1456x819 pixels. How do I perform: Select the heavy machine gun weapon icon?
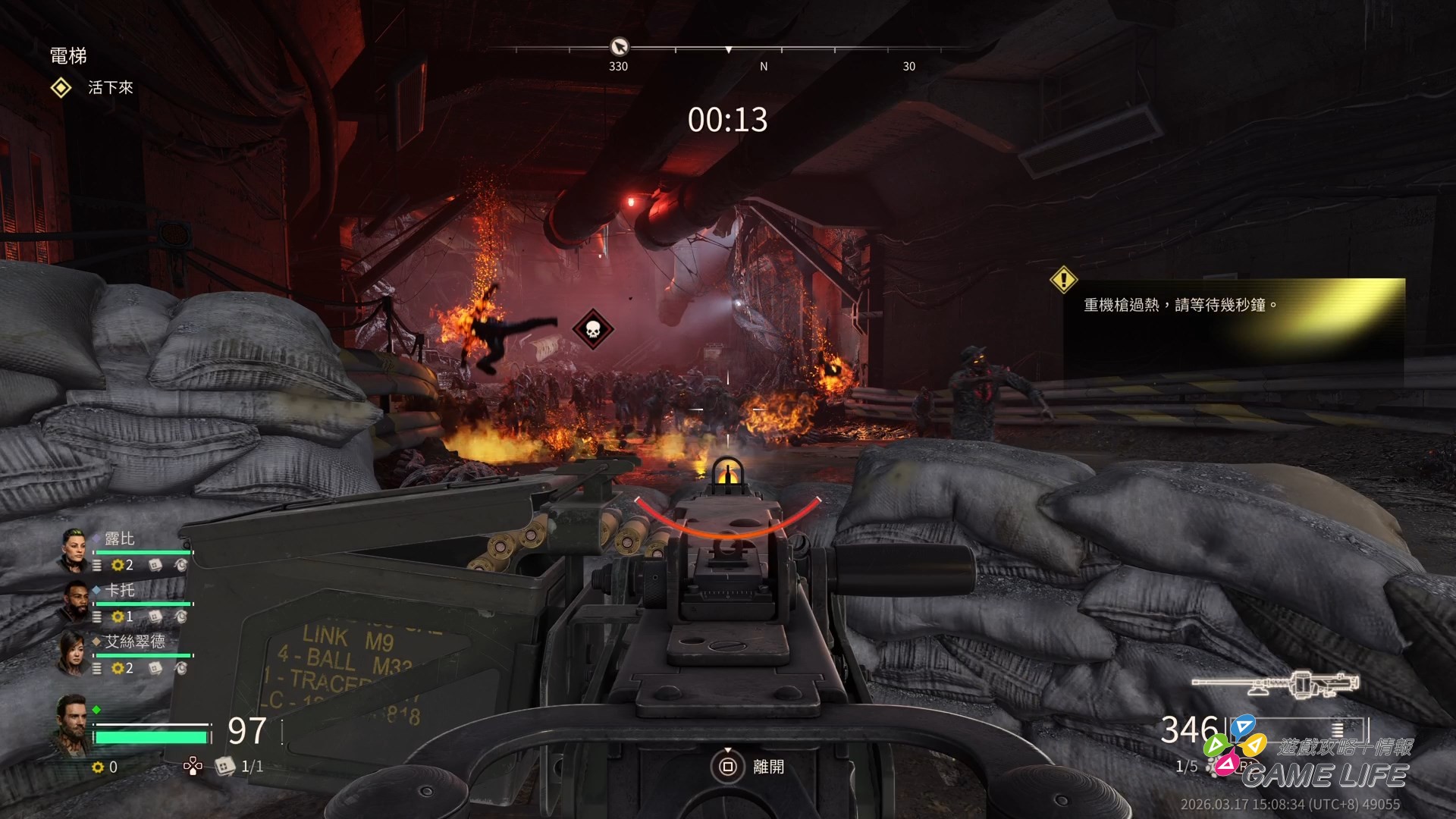tap(1275, 684)
